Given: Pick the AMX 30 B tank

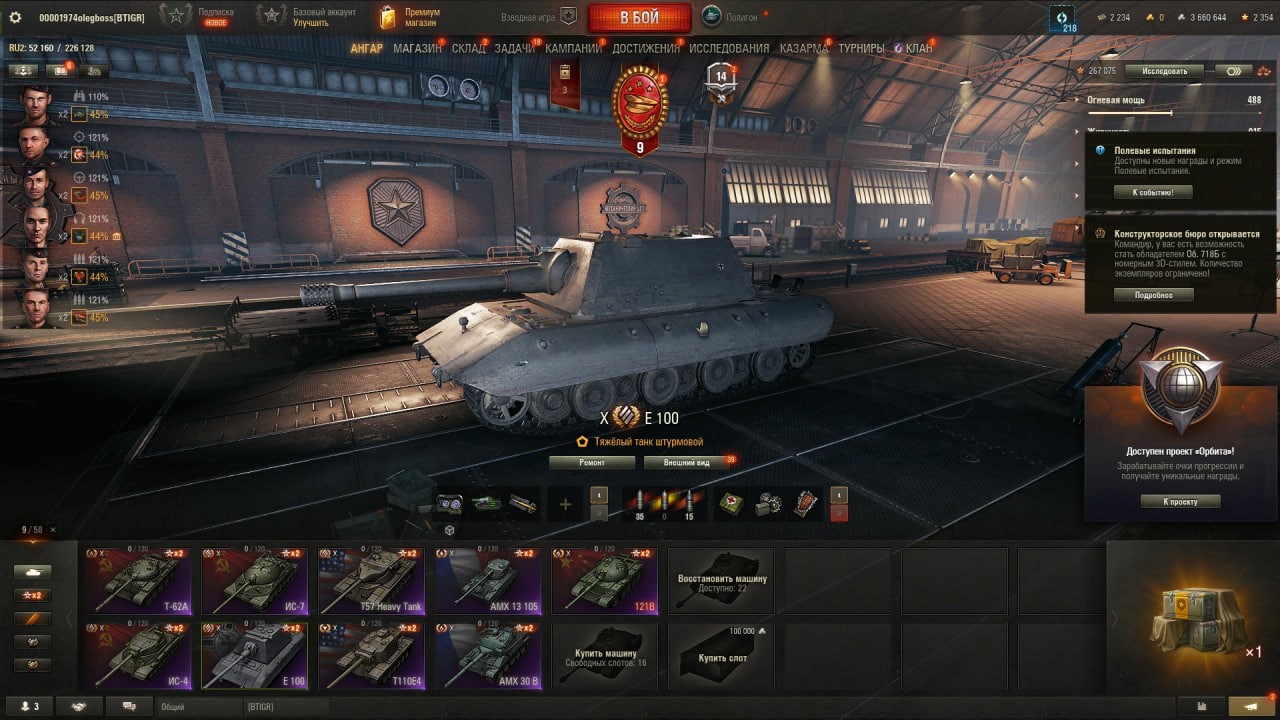Looking at the screenshot, I should [x=488, y=655].
